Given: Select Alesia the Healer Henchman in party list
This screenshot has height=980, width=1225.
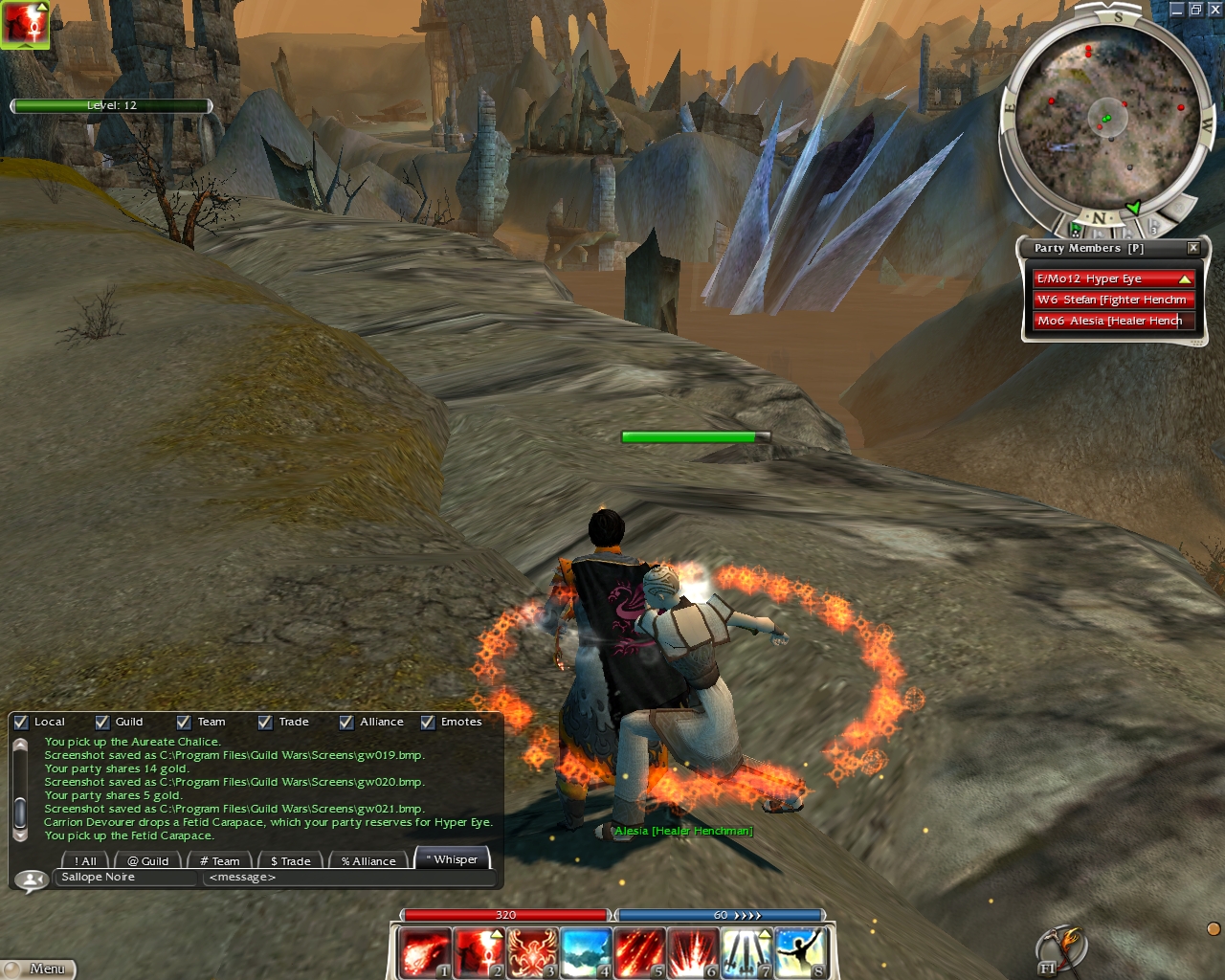Looking at the screenshot, I should tap(1110, 321).
